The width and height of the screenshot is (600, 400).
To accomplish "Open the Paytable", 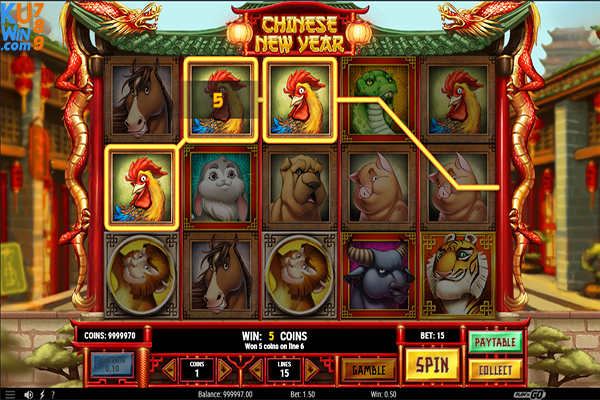I will (x=494, y=343).
